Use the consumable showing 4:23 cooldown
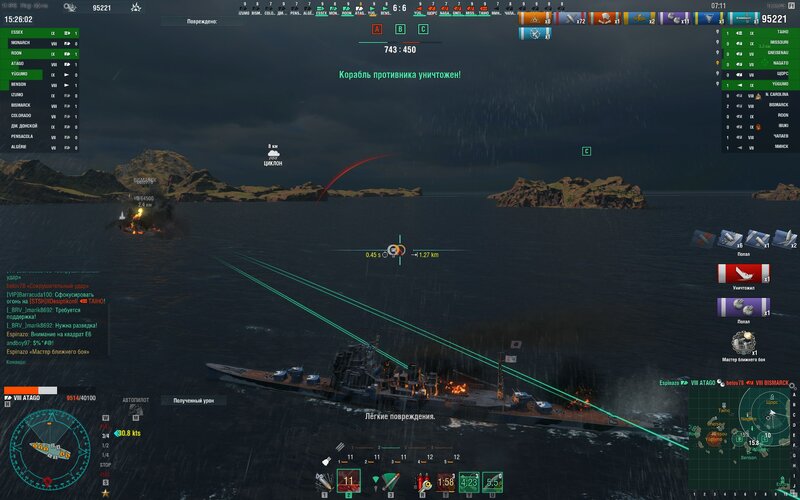Image resolution: width=800 pixels, height=500 pixels. tap(469, 482)
